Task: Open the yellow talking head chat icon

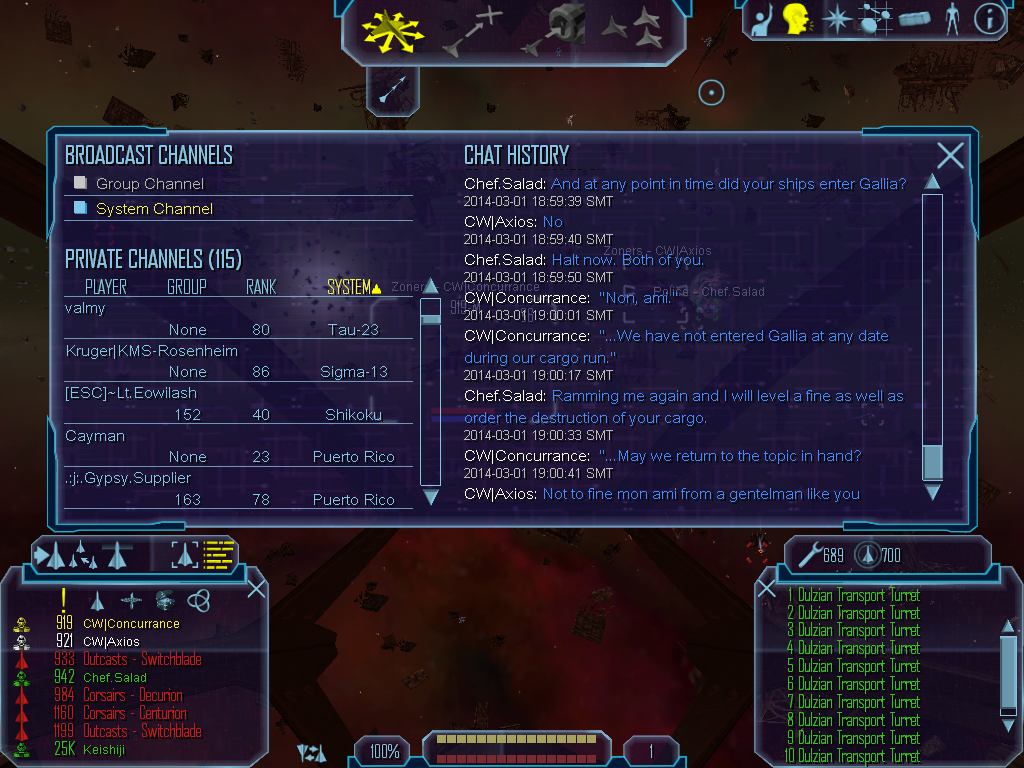Action: pos(796,19)
